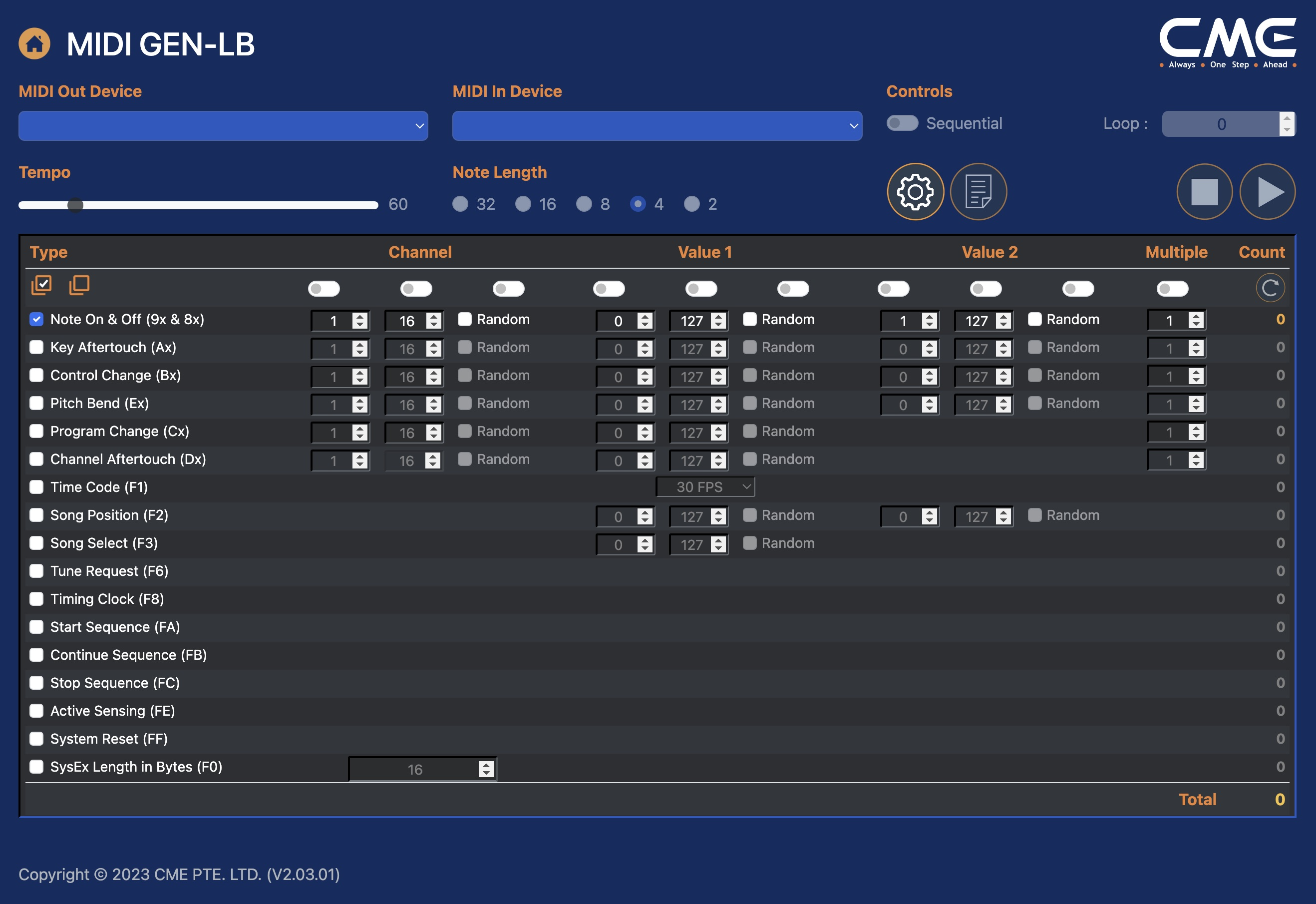The width and height of the screenshot is (1316, 904).
Task: Tick SysEx Length in Bytes (F0)
Action: (x=37, y=767)
